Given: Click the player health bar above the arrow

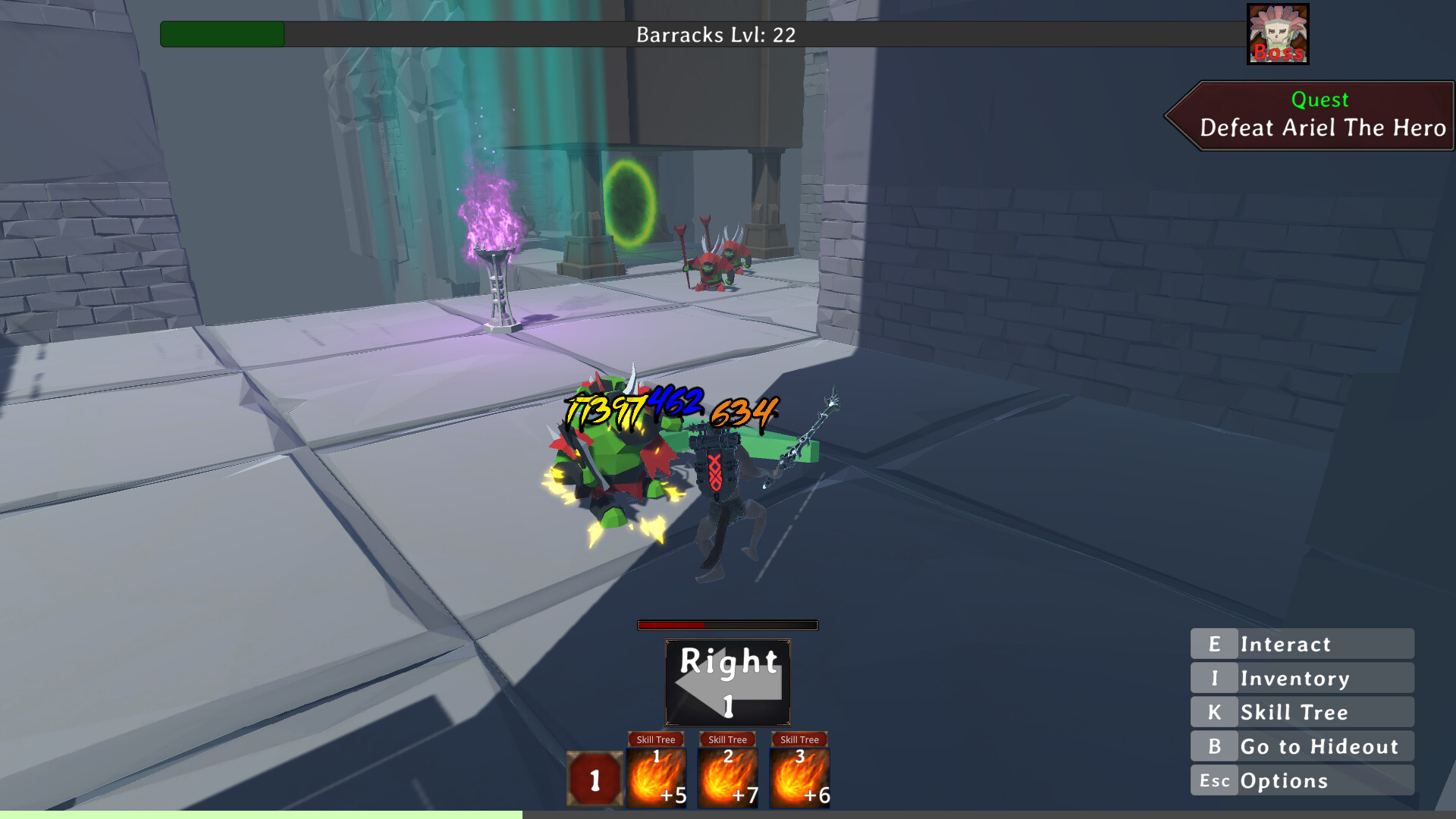Looking at the screenshot, I should 726,626.
